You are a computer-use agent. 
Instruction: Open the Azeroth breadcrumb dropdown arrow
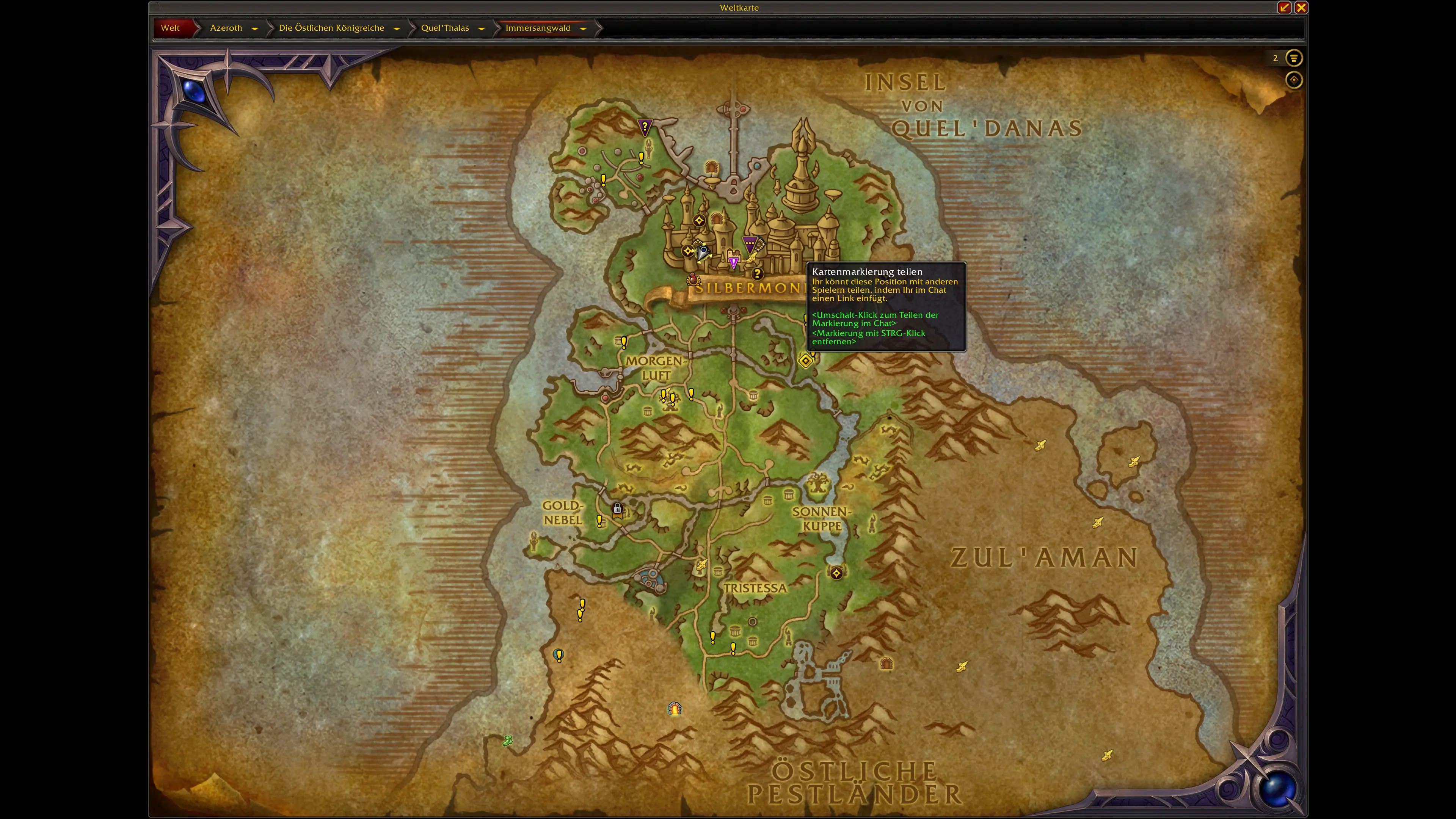tap(255, 28)
